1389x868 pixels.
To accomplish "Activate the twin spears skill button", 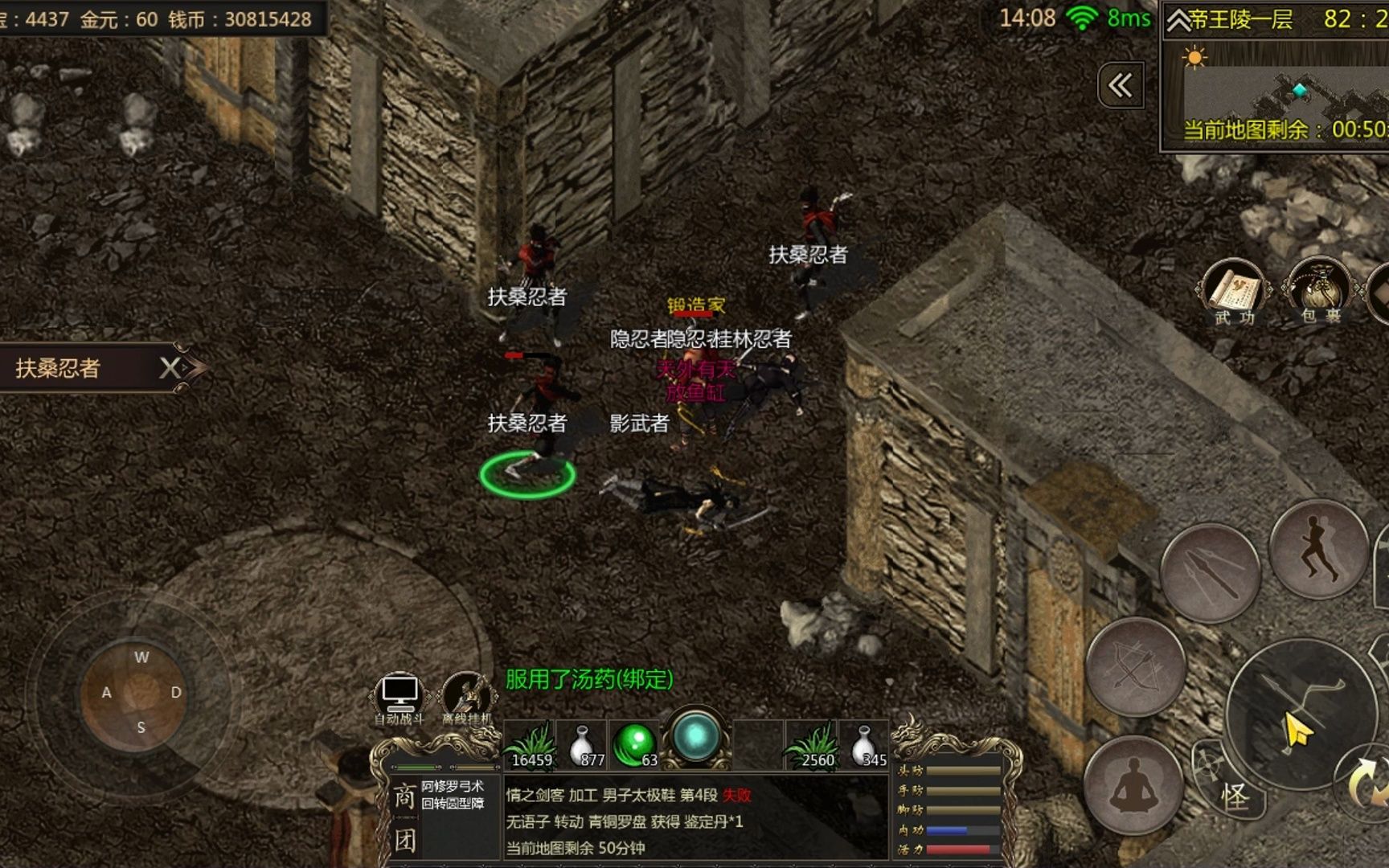I will 1210,572.
